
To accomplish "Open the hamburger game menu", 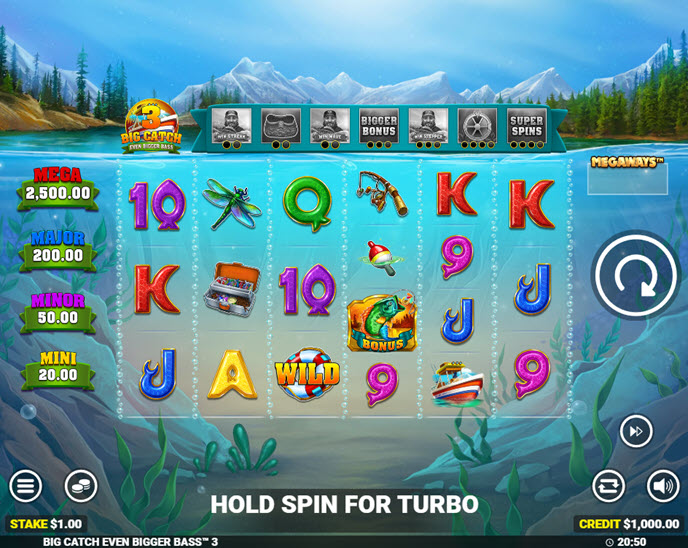I will pos(26,487).
